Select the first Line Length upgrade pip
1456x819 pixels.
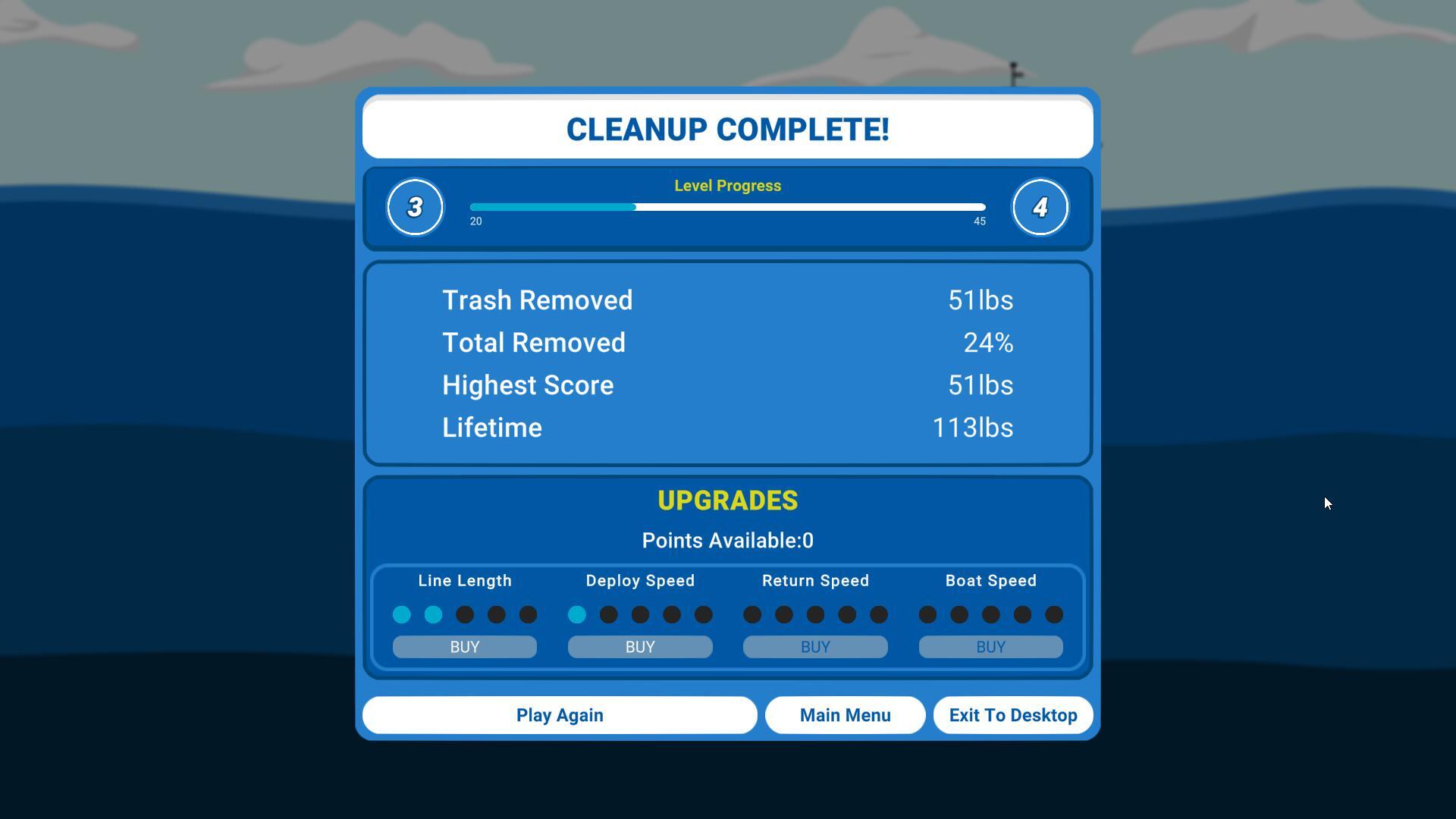pyautogui.click(x=402, y=615)
